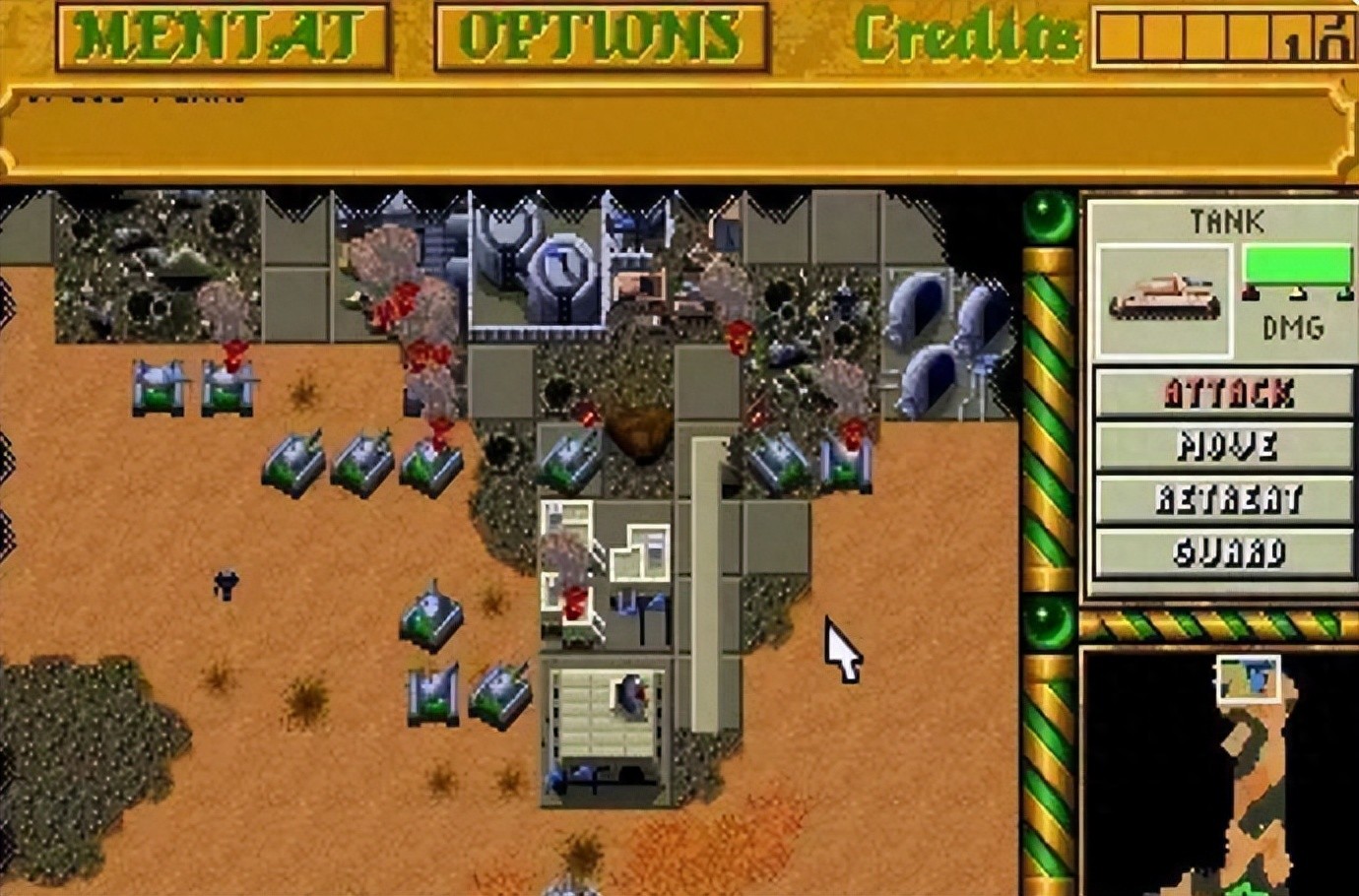This screenshot has width=1359, height=896.
Task: Set the tank to Guard
Action: click(x=1224, y=552)
